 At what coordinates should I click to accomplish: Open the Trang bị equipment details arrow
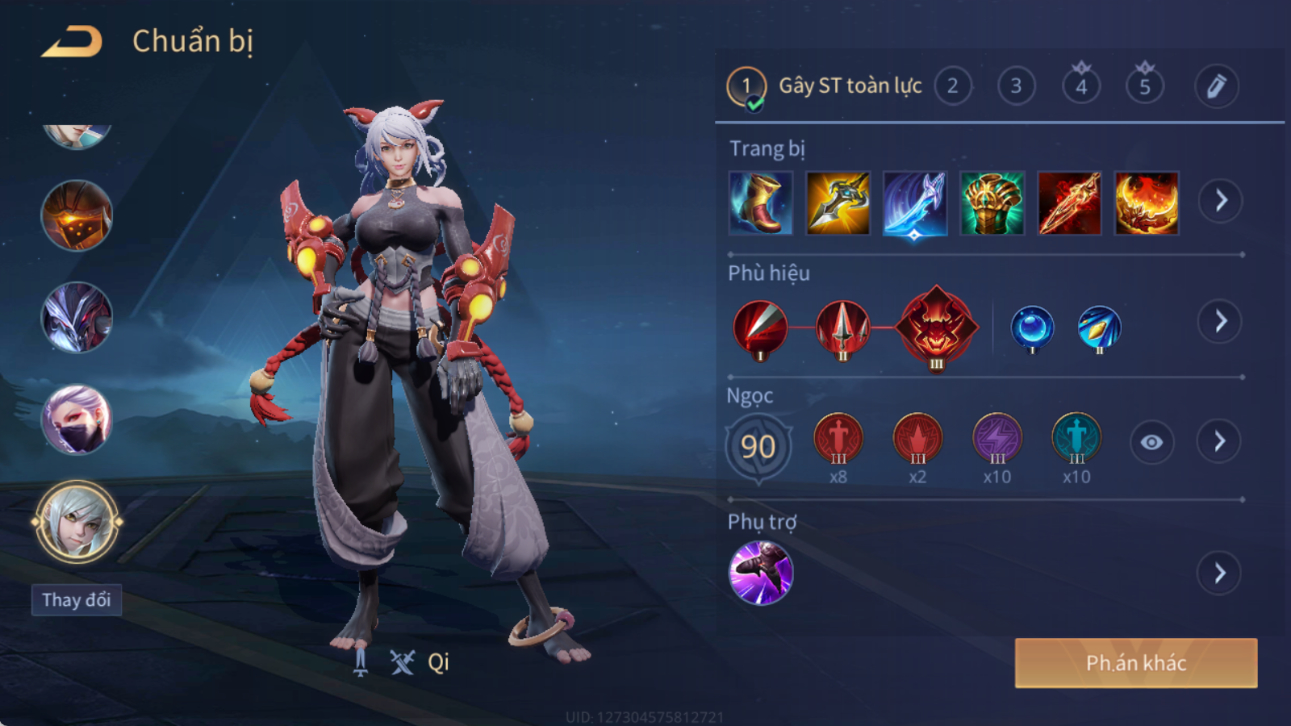(x=1220, y=201)
